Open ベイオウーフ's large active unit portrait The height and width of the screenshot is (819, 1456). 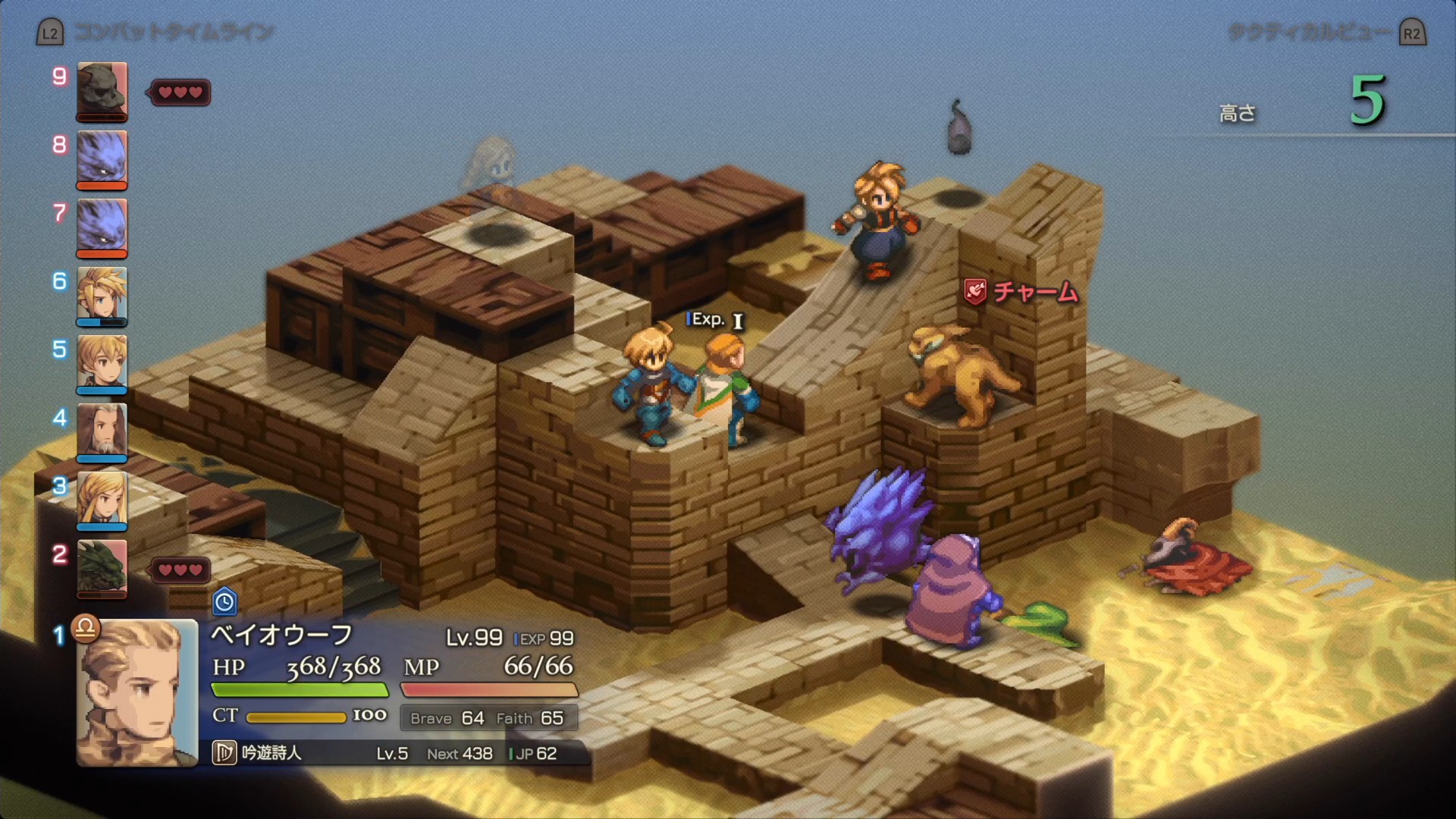tap(137, 692)
